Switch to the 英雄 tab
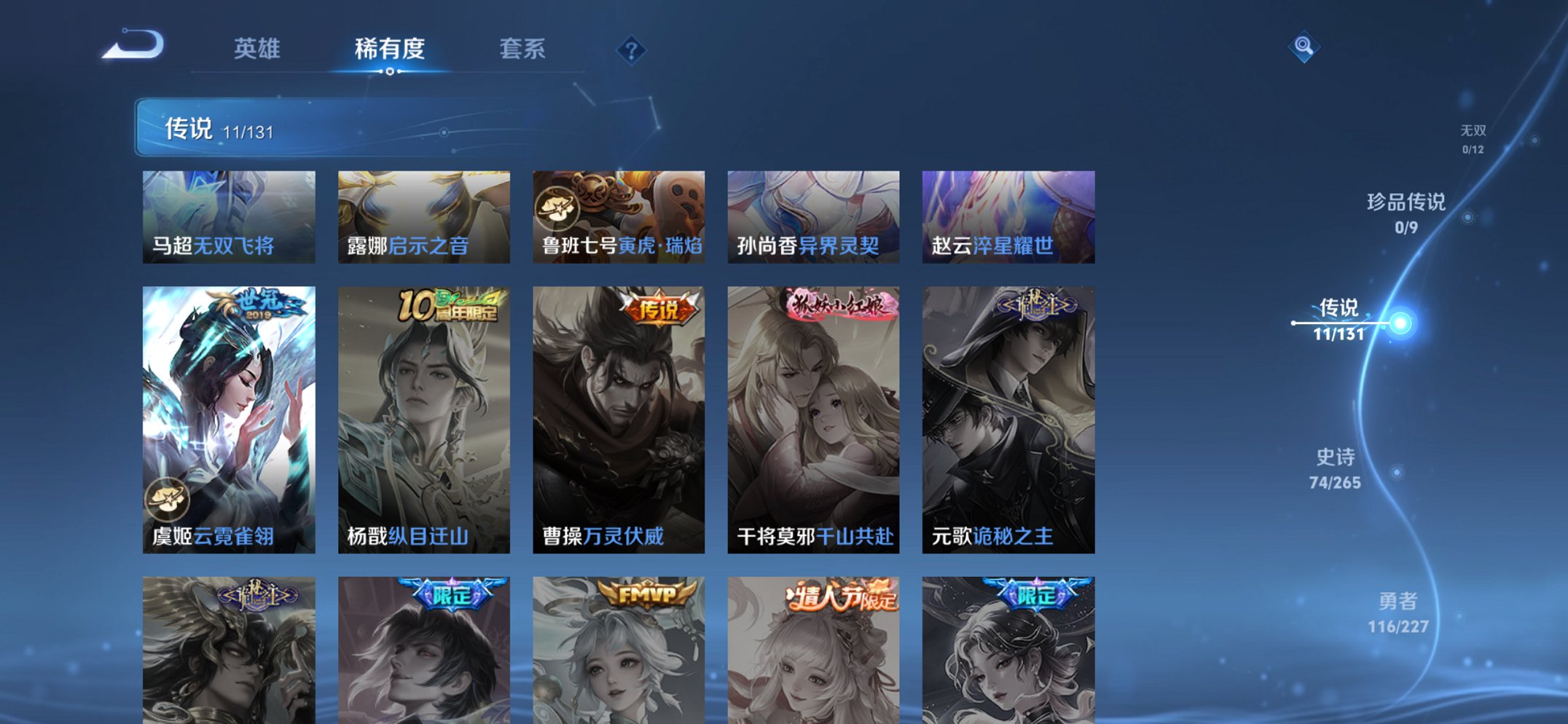Image resolution: width=1568 pixels, height=724 pixels. pos(259,50)
